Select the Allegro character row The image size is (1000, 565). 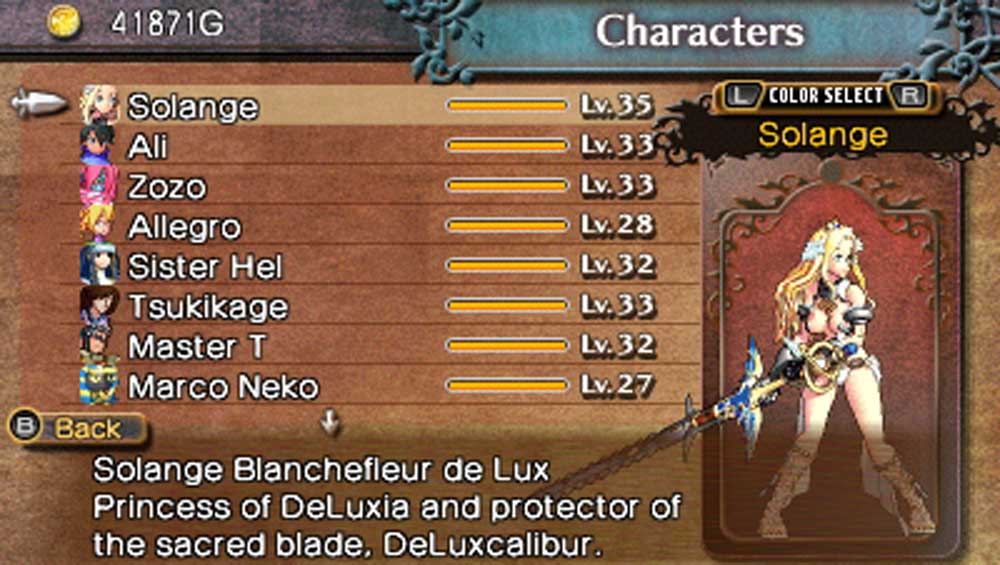(184, 226)
